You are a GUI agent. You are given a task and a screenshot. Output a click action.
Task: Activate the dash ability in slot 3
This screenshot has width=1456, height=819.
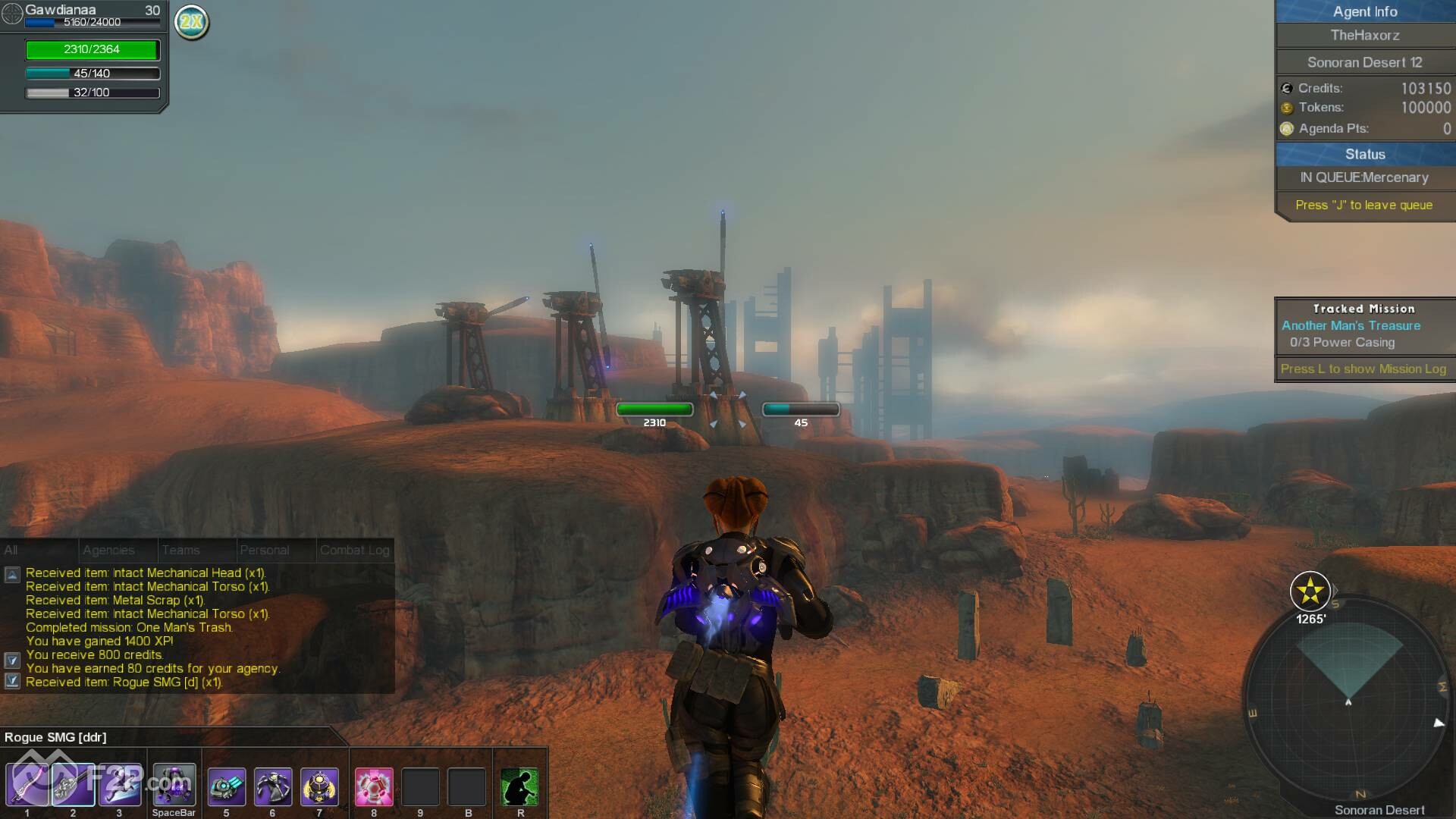point(119,786)
